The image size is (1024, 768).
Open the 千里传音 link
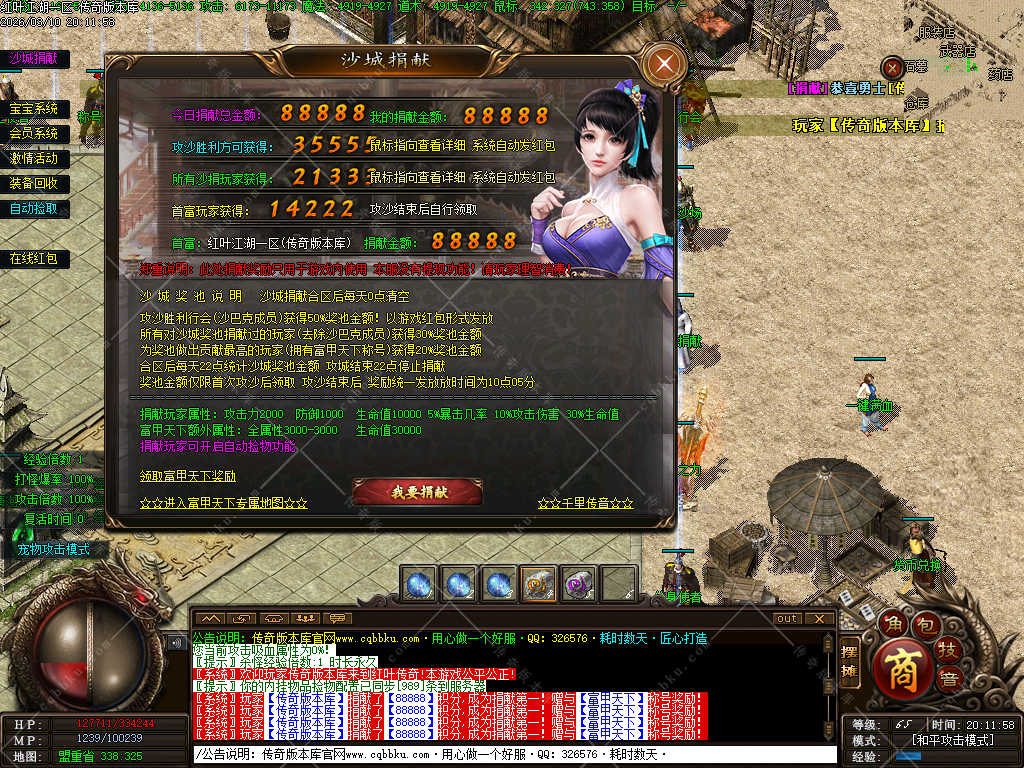[x=585, y=503]
